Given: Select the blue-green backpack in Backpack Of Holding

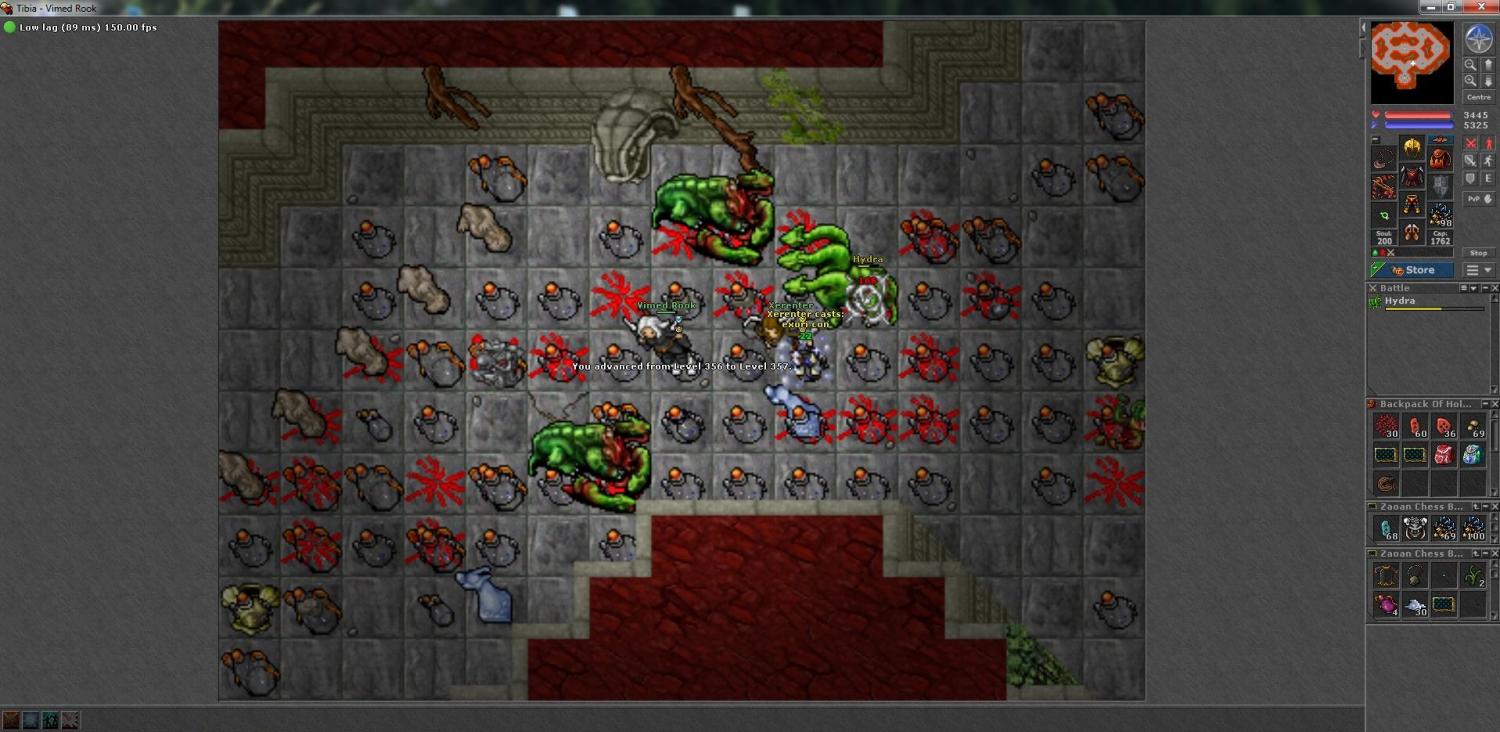Looking at the screenshot, I should [1472, 455].
